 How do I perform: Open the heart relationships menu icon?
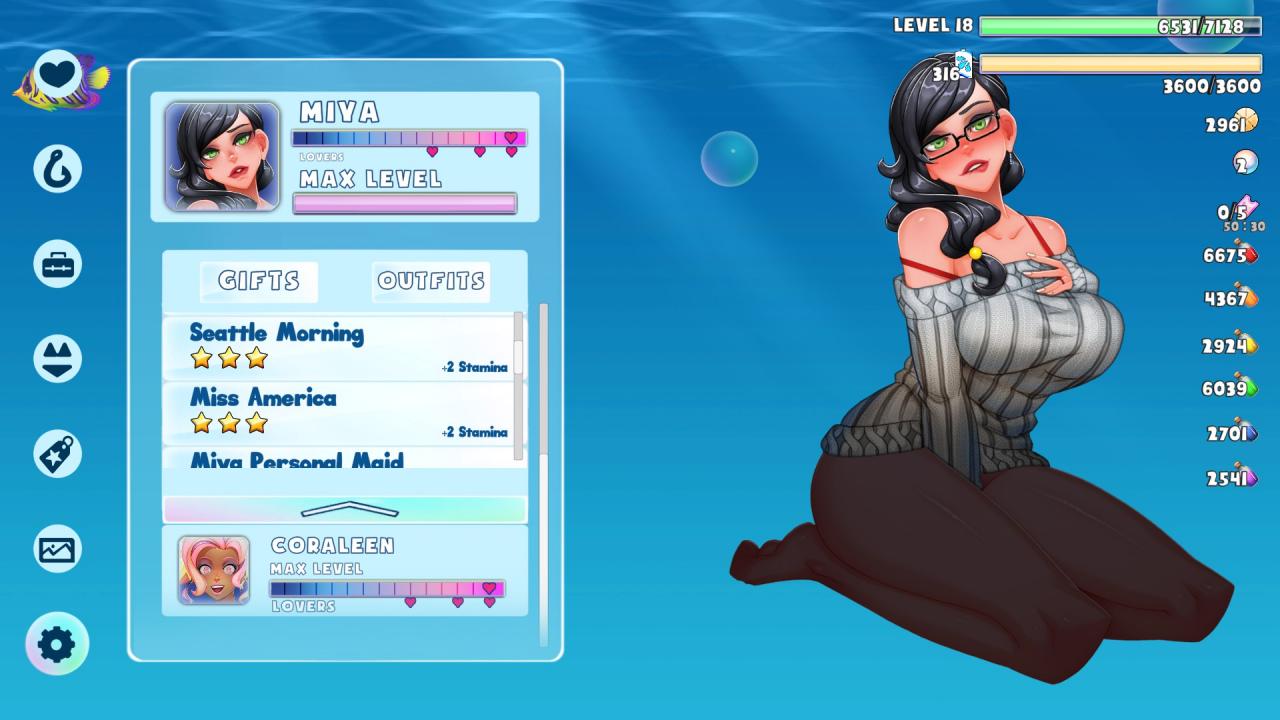(x=58, y=75)
